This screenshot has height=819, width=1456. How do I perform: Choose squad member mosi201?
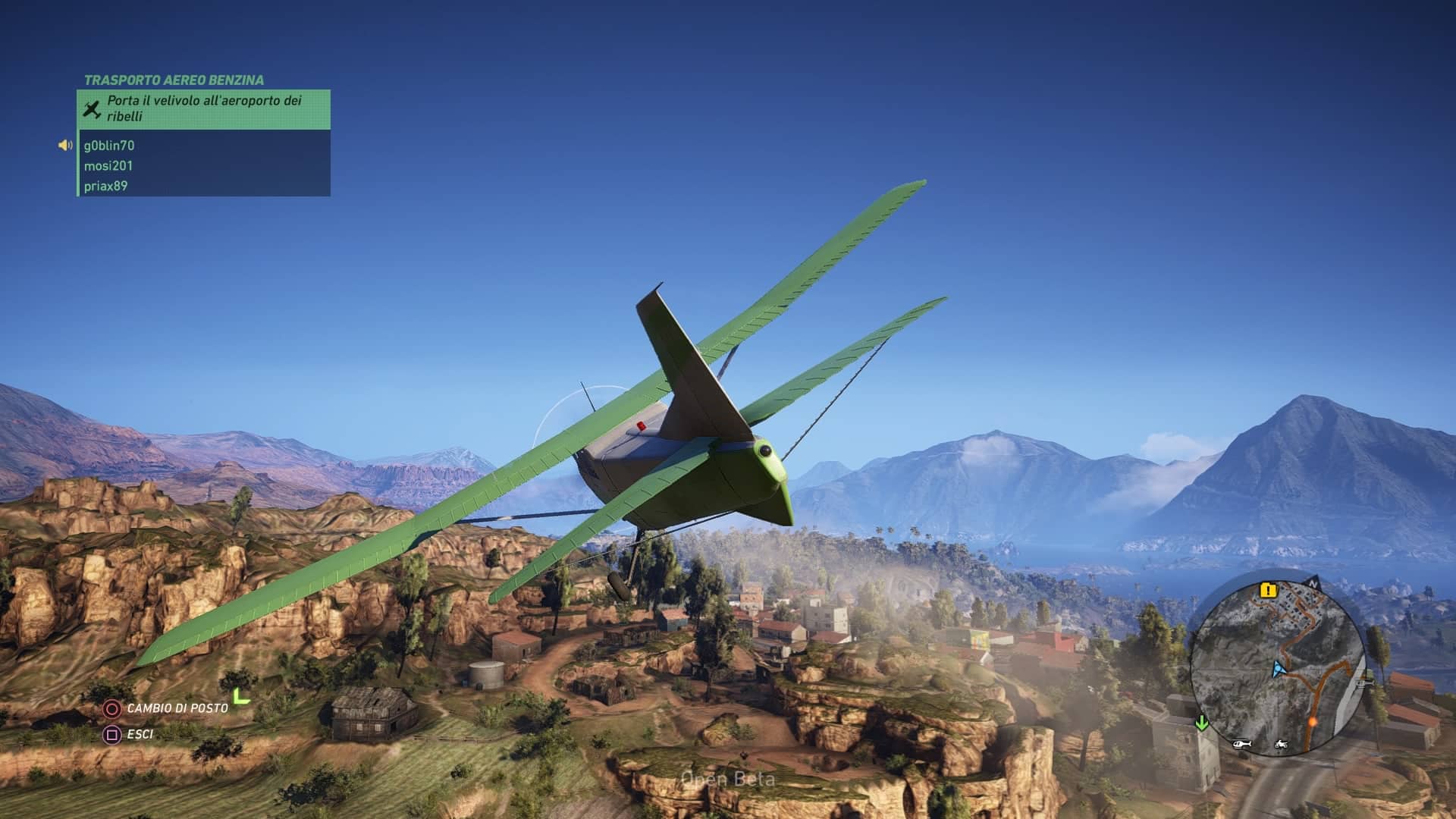tap(108, 166)
